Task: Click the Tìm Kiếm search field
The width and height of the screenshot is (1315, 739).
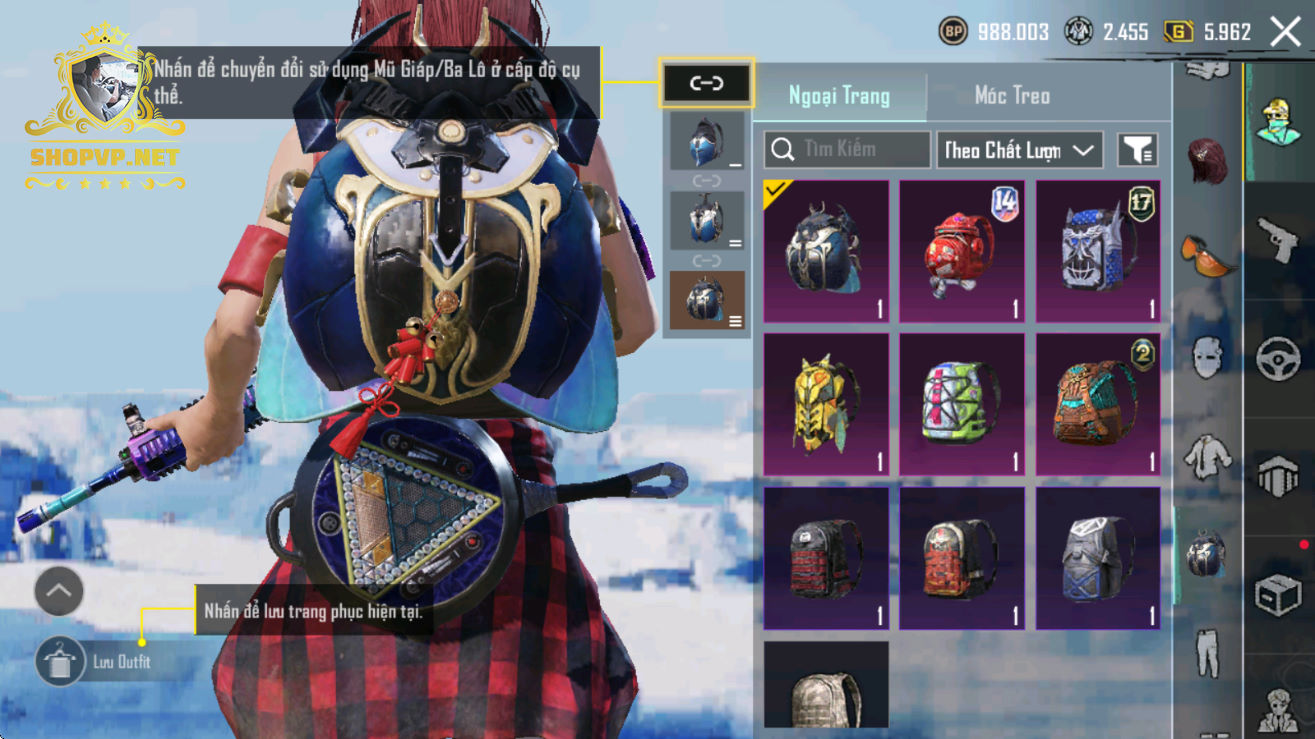Action: click(847, 150)
